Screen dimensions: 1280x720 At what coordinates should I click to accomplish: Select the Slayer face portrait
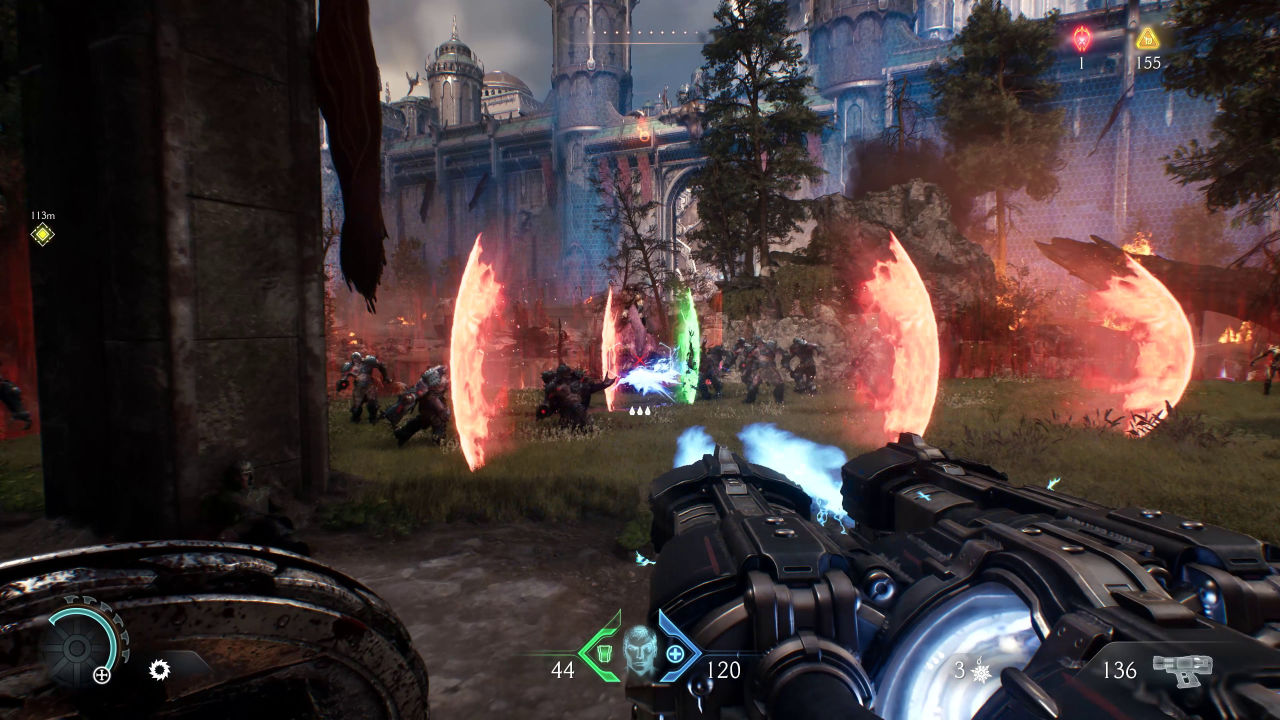pyautogui.click(x=639, y=650)
